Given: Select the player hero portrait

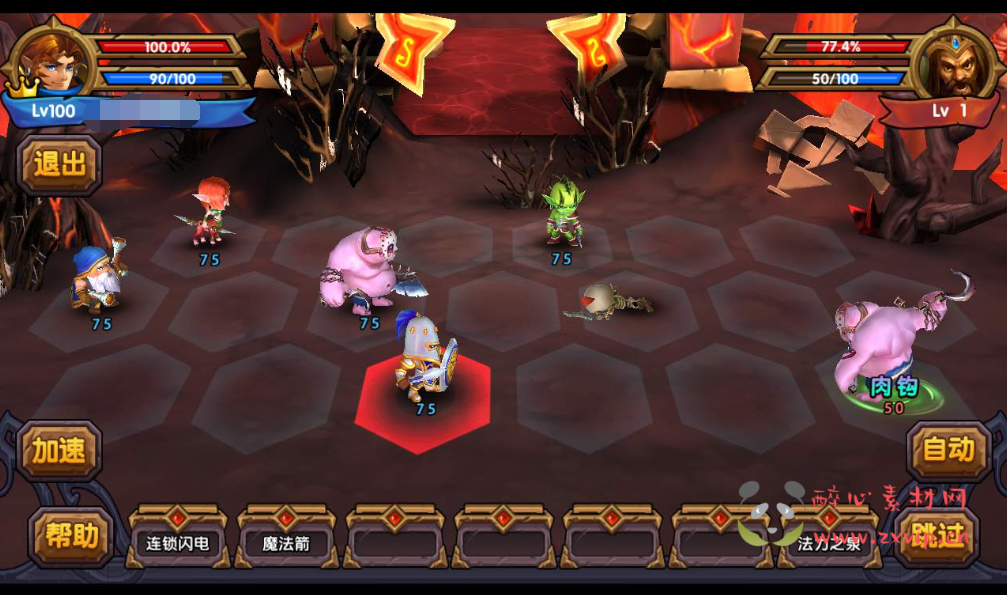Looking at the screenshot, I should tap(57, 62).
